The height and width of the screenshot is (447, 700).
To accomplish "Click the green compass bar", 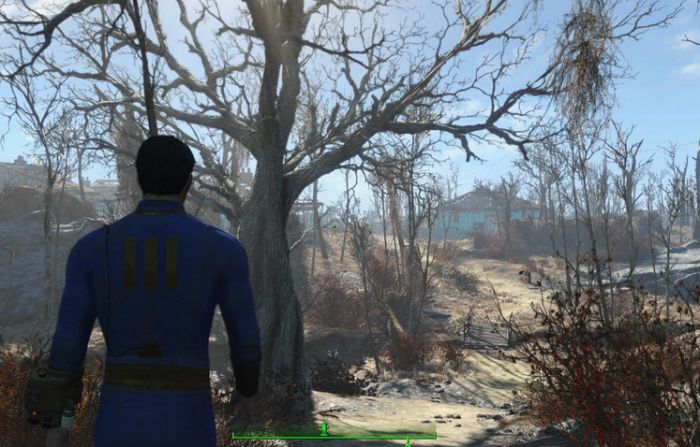I will [x=334, y=435].
